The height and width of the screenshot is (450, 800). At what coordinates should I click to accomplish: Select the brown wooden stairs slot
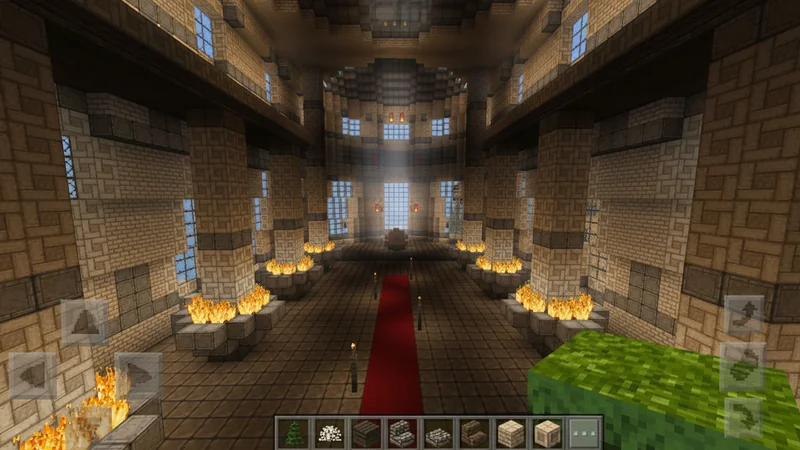click(473, 433)
